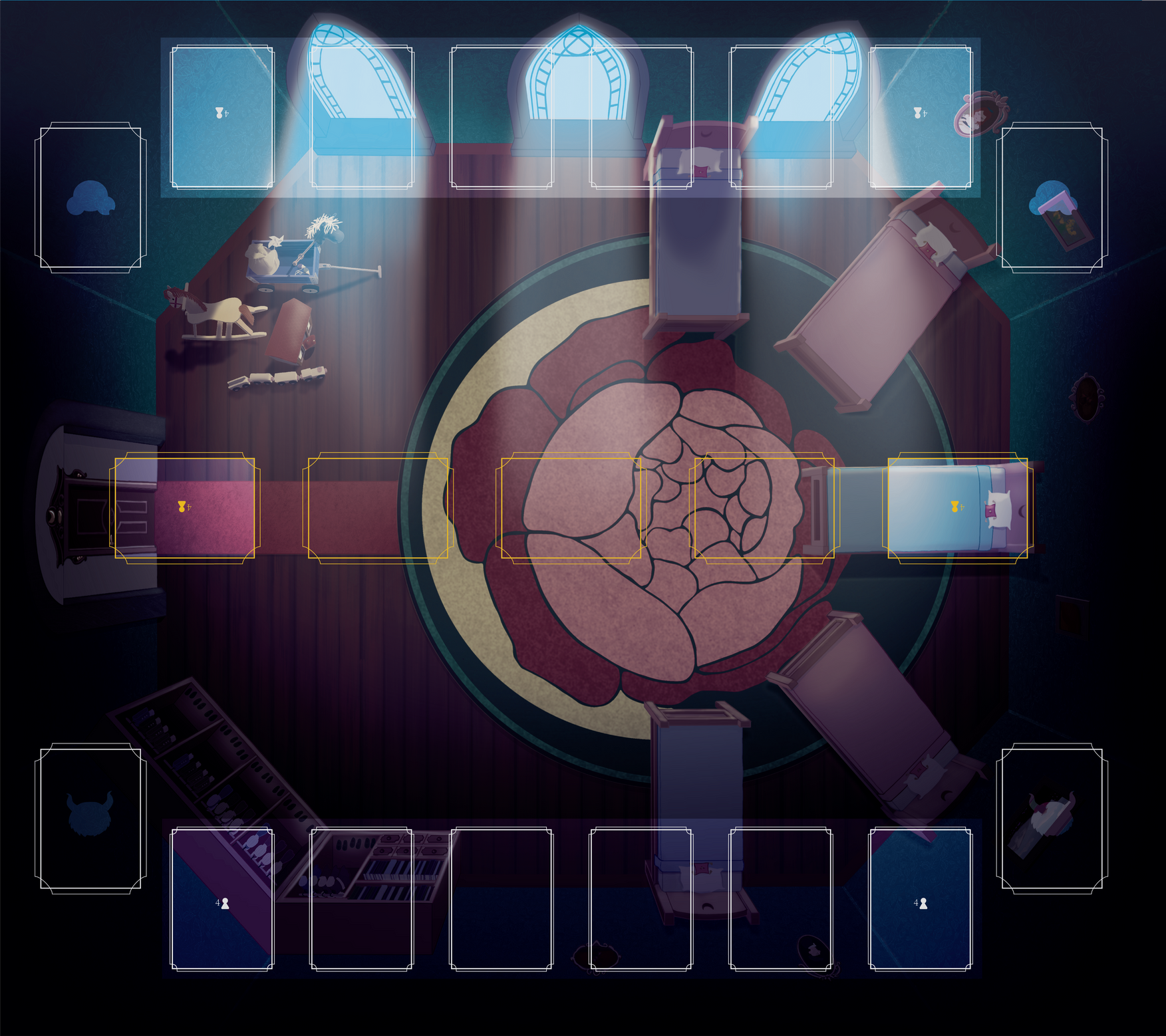Viewport: 1166px width, 1036px height.
Task: Select the bottom slot over the open drawer chest
Action: pos(362,899)
